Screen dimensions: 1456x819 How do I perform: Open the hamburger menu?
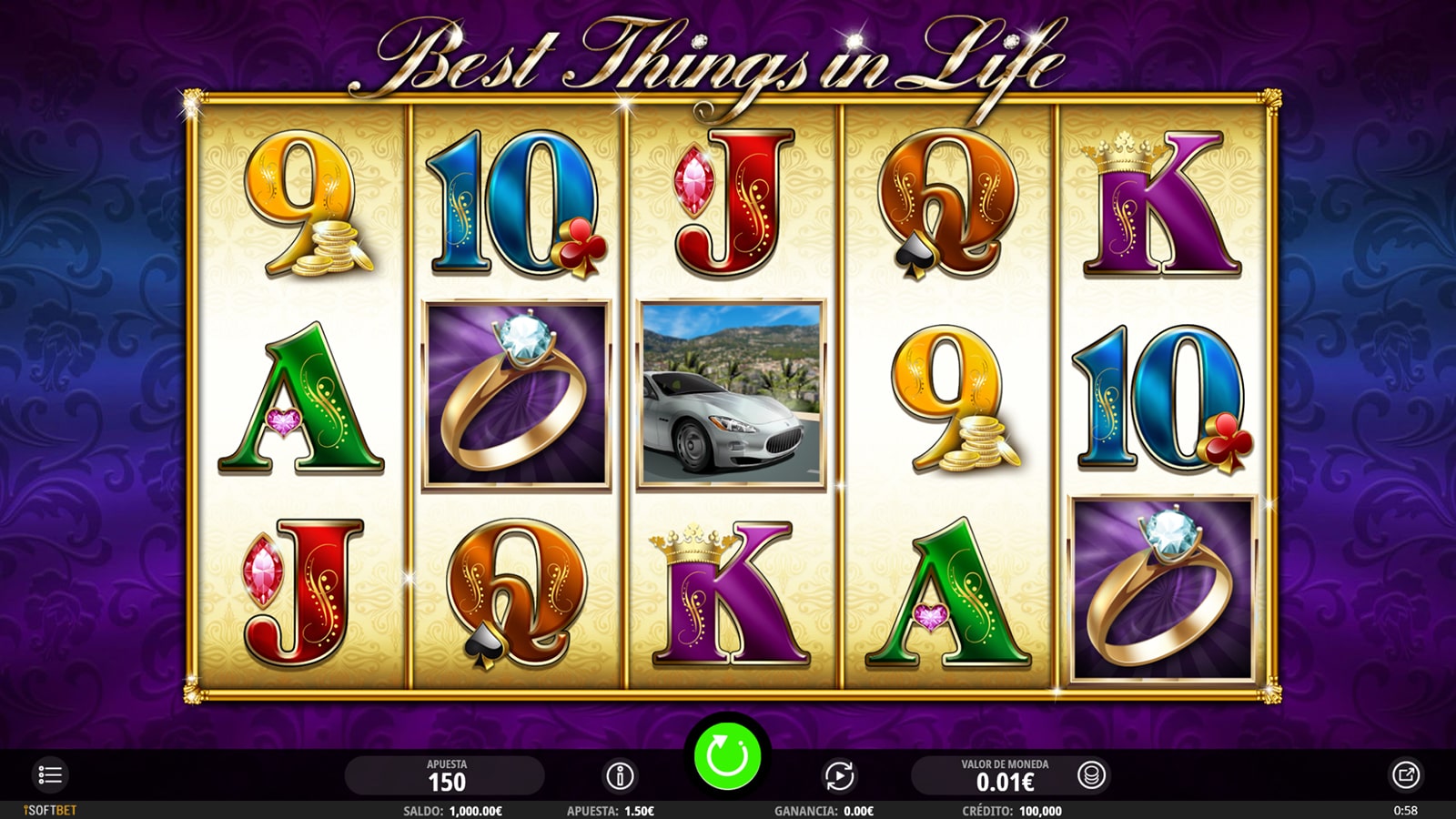[x=49, y=775]
